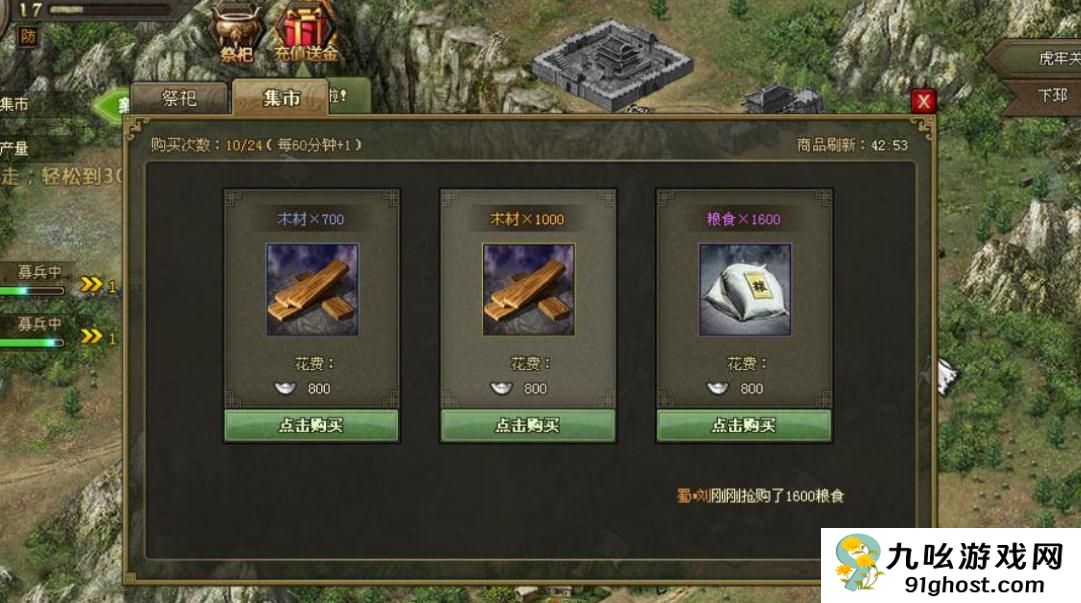Buy the 木材×700 wood offer
The width and height of the screenshot is (1081, 603).
pos(311,425)
